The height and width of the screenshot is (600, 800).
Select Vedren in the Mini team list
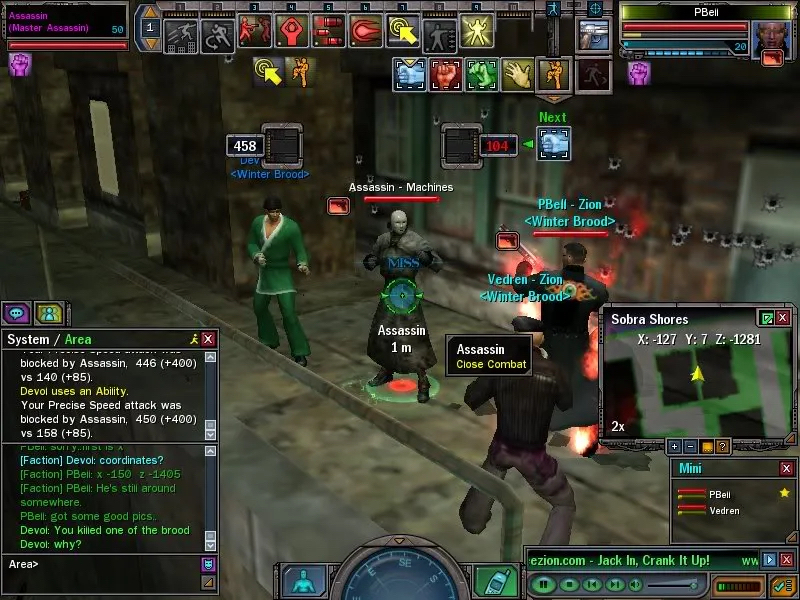724,511
